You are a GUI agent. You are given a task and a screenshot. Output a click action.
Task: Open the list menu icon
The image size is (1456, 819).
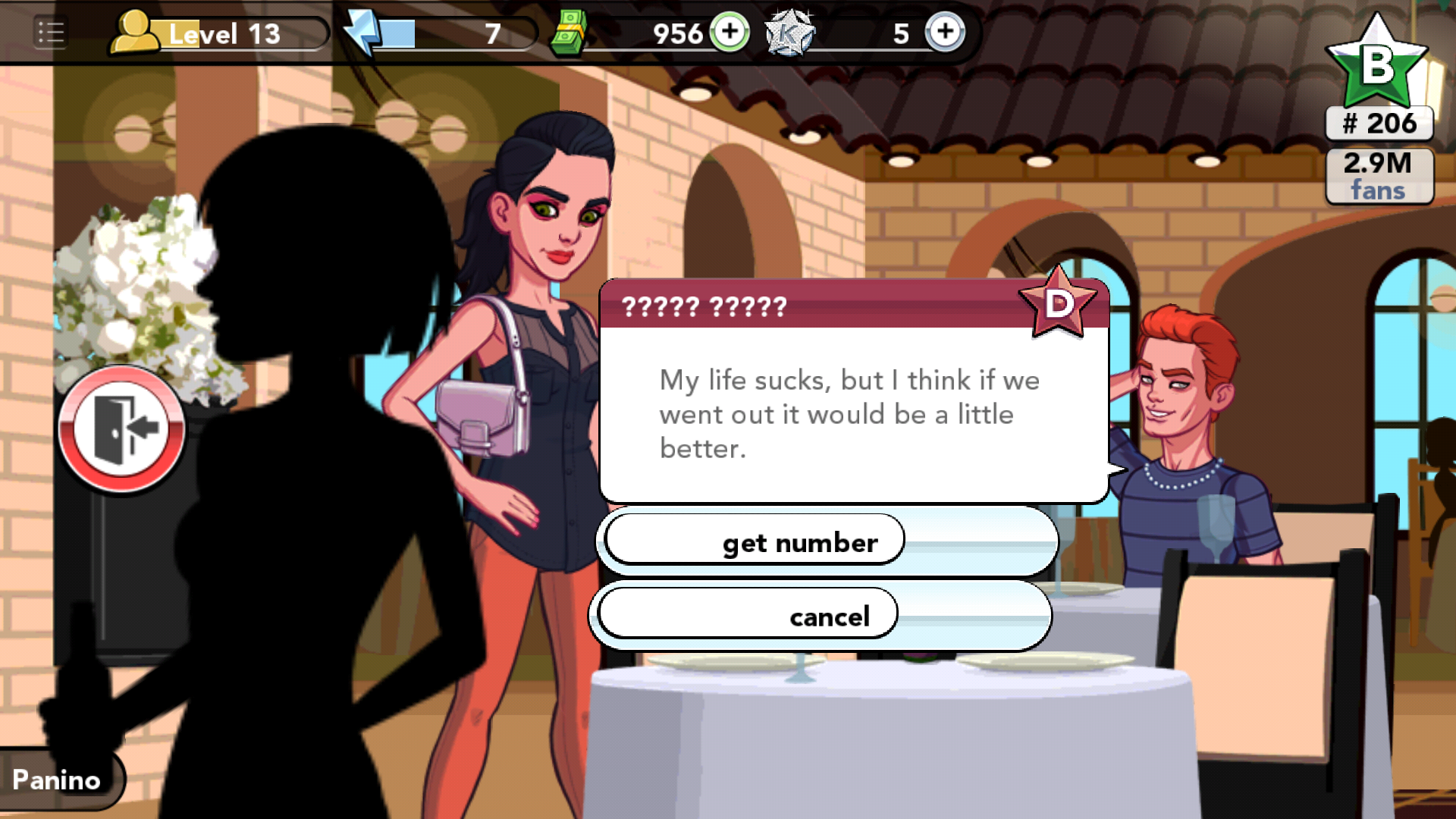point(51,33)
